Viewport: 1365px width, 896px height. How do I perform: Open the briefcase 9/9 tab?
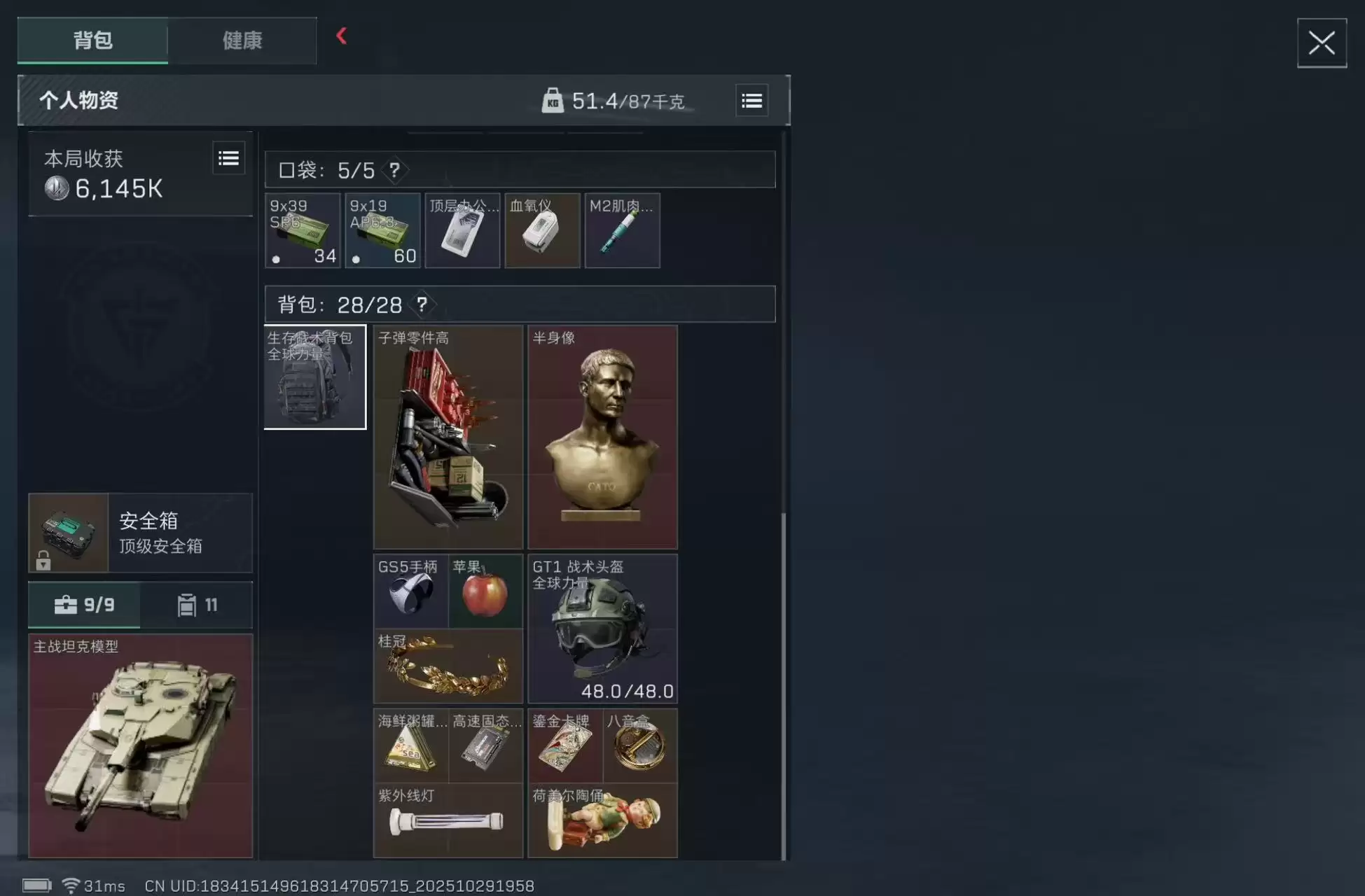click(84, 605)
